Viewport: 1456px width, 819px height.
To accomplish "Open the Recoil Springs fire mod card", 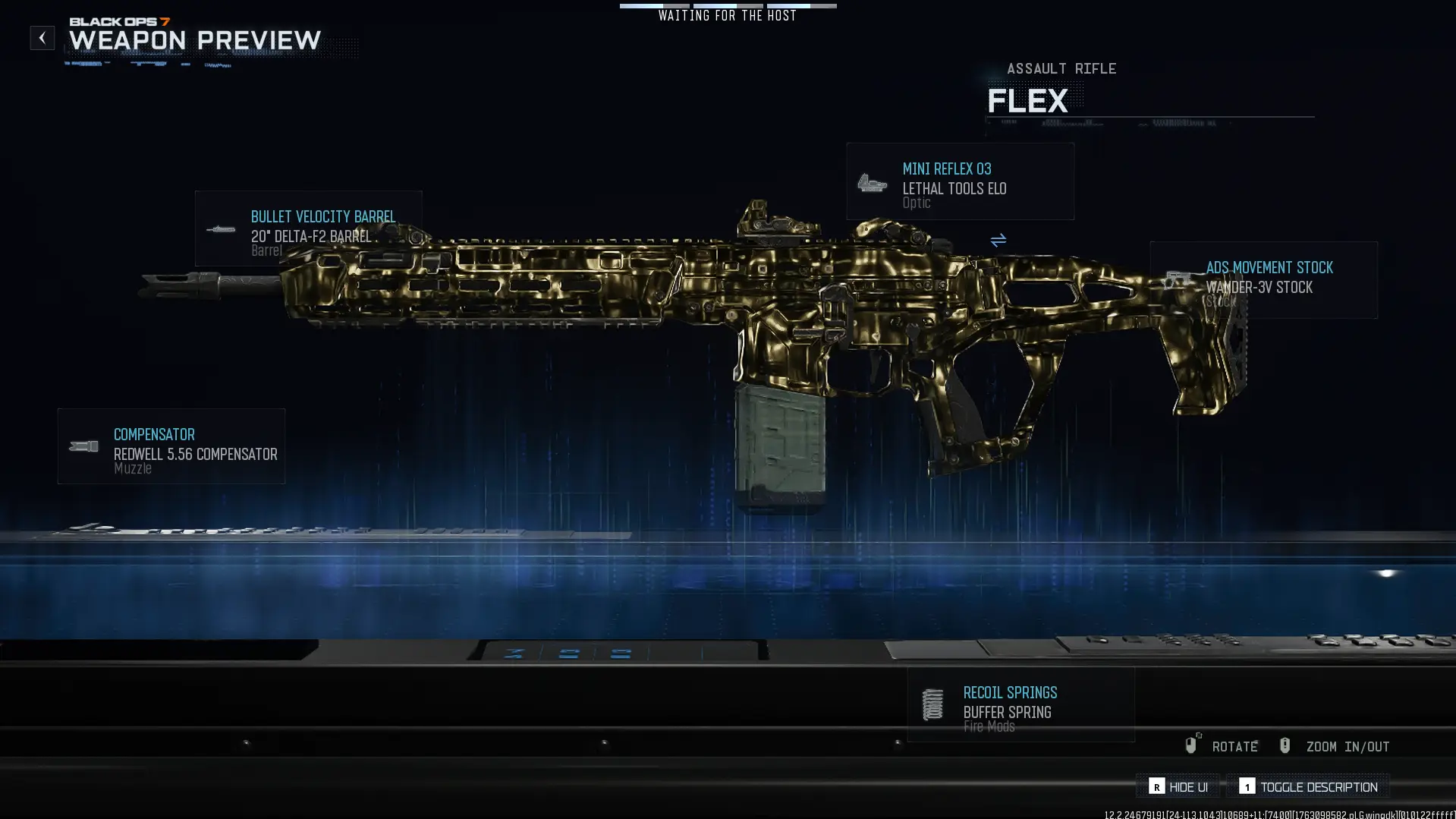I will pos(1020,705).
